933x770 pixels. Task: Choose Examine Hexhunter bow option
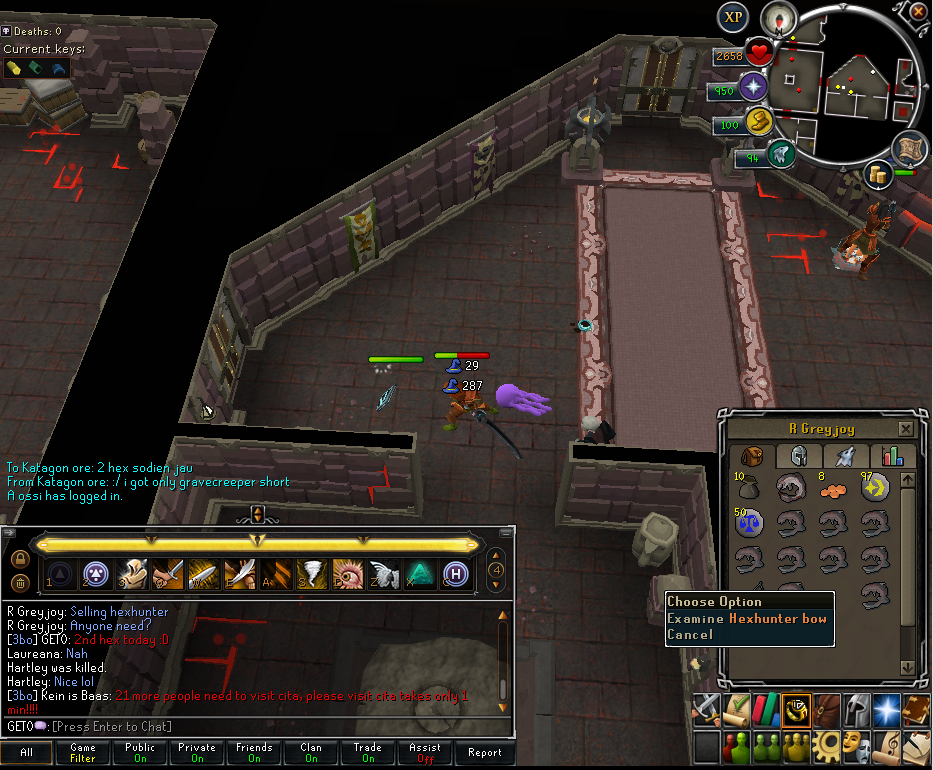(748, 619)
